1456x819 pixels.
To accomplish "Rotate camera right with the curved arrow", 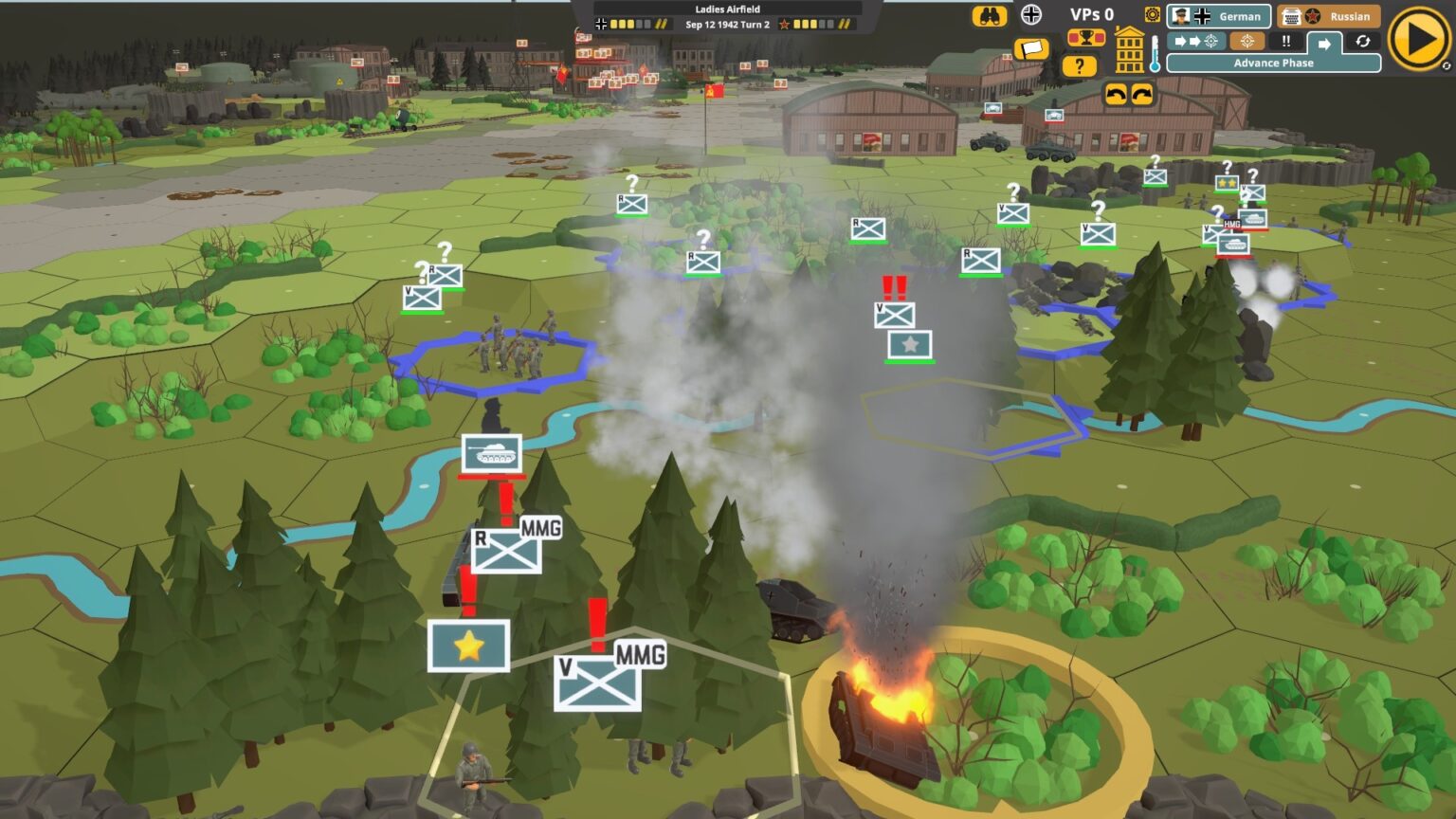I will [x=1142, y=94].
